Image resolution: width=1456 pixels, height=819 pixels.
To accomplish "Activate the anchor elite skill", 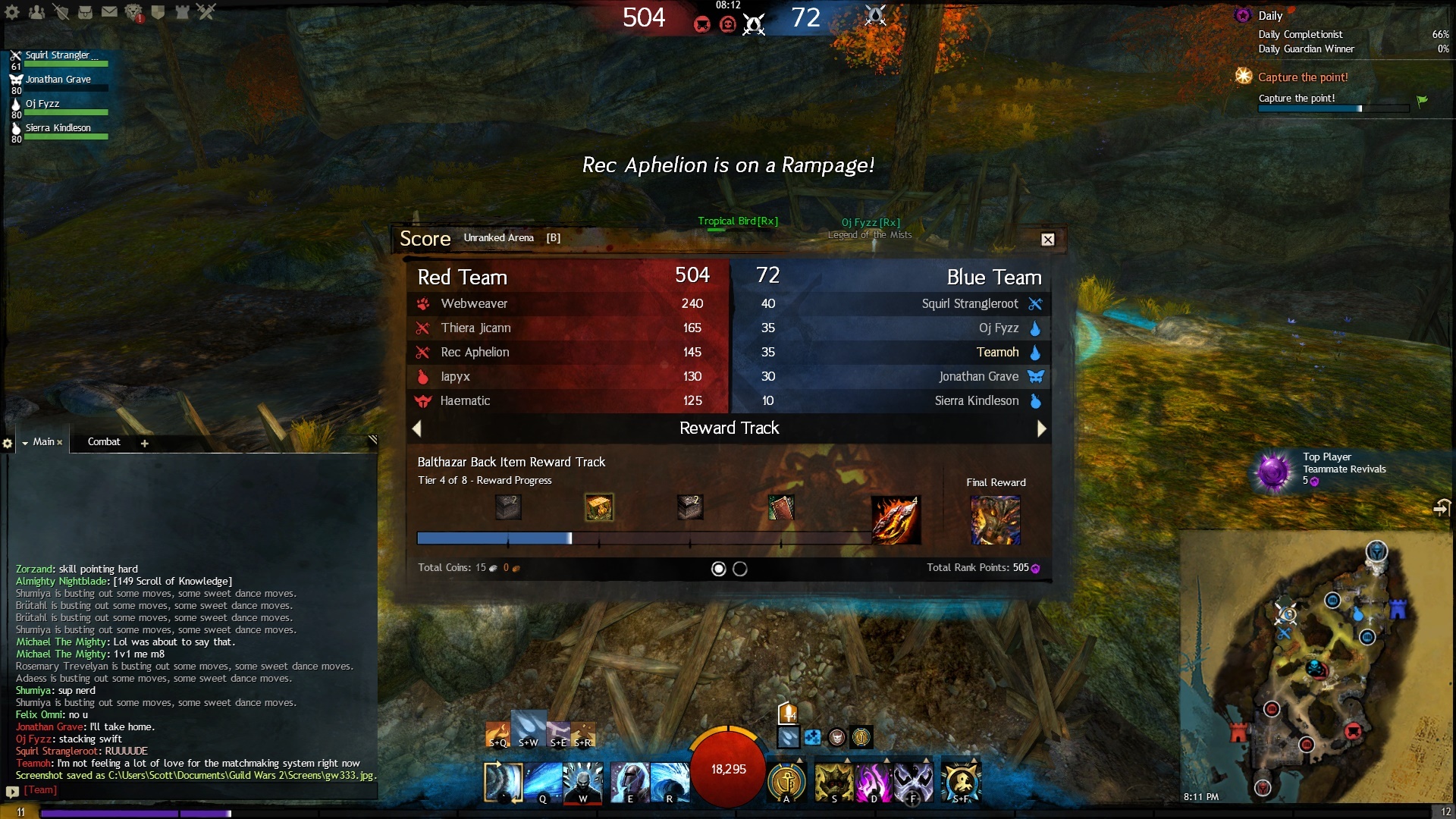I will (x=786, y=782).
